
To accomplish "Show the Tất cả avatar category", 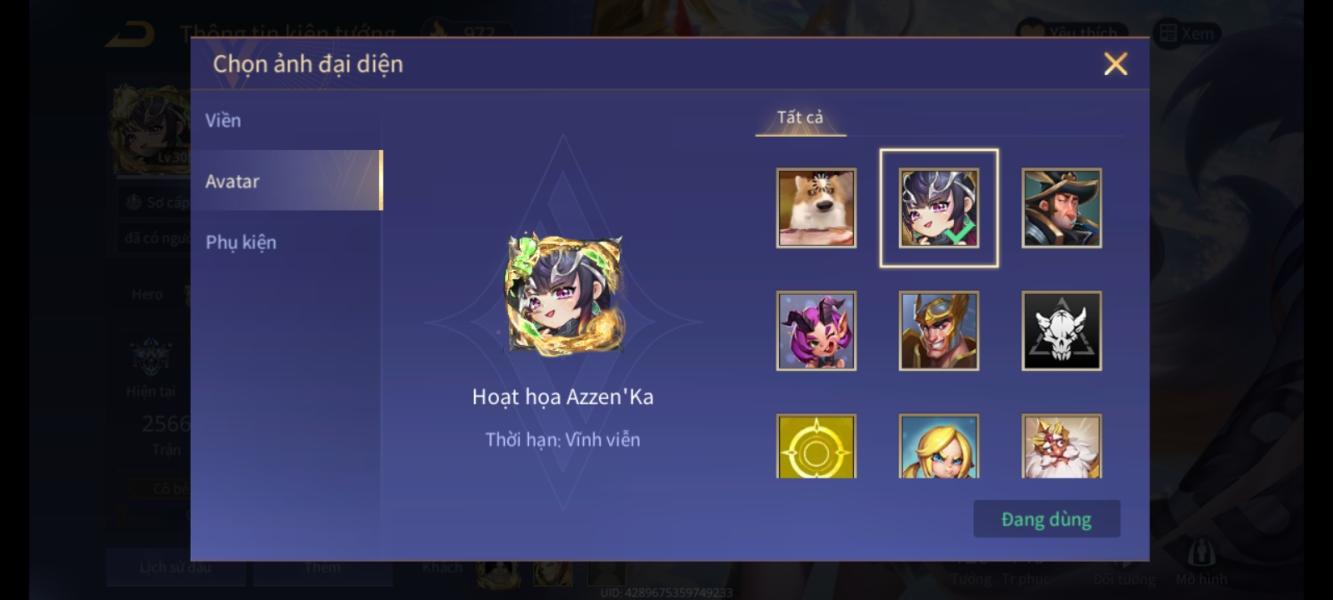I will pyautogui.click(x=800, y=118).
